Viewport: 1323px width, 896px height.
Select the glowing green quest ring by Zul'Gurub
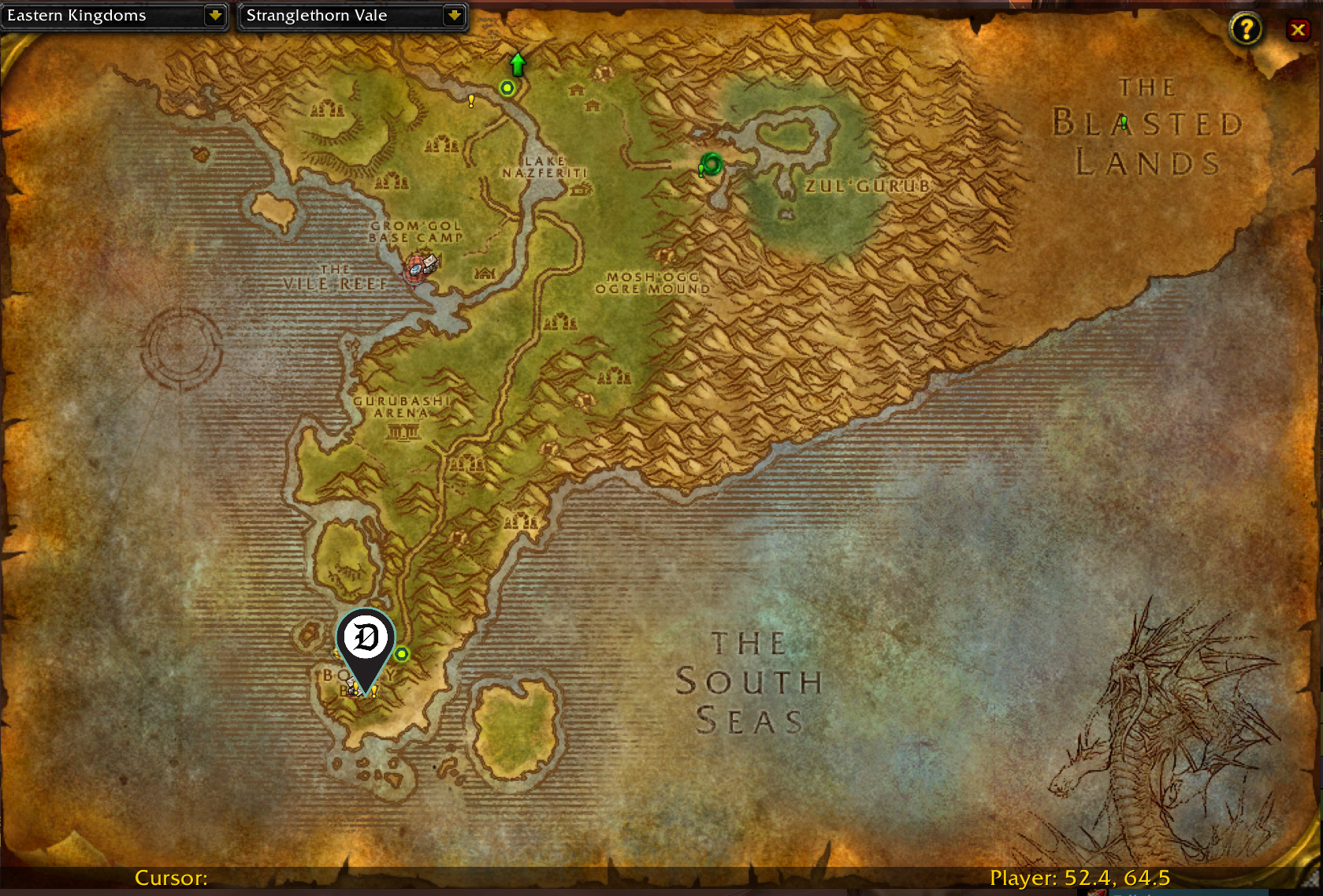[712, 165]
